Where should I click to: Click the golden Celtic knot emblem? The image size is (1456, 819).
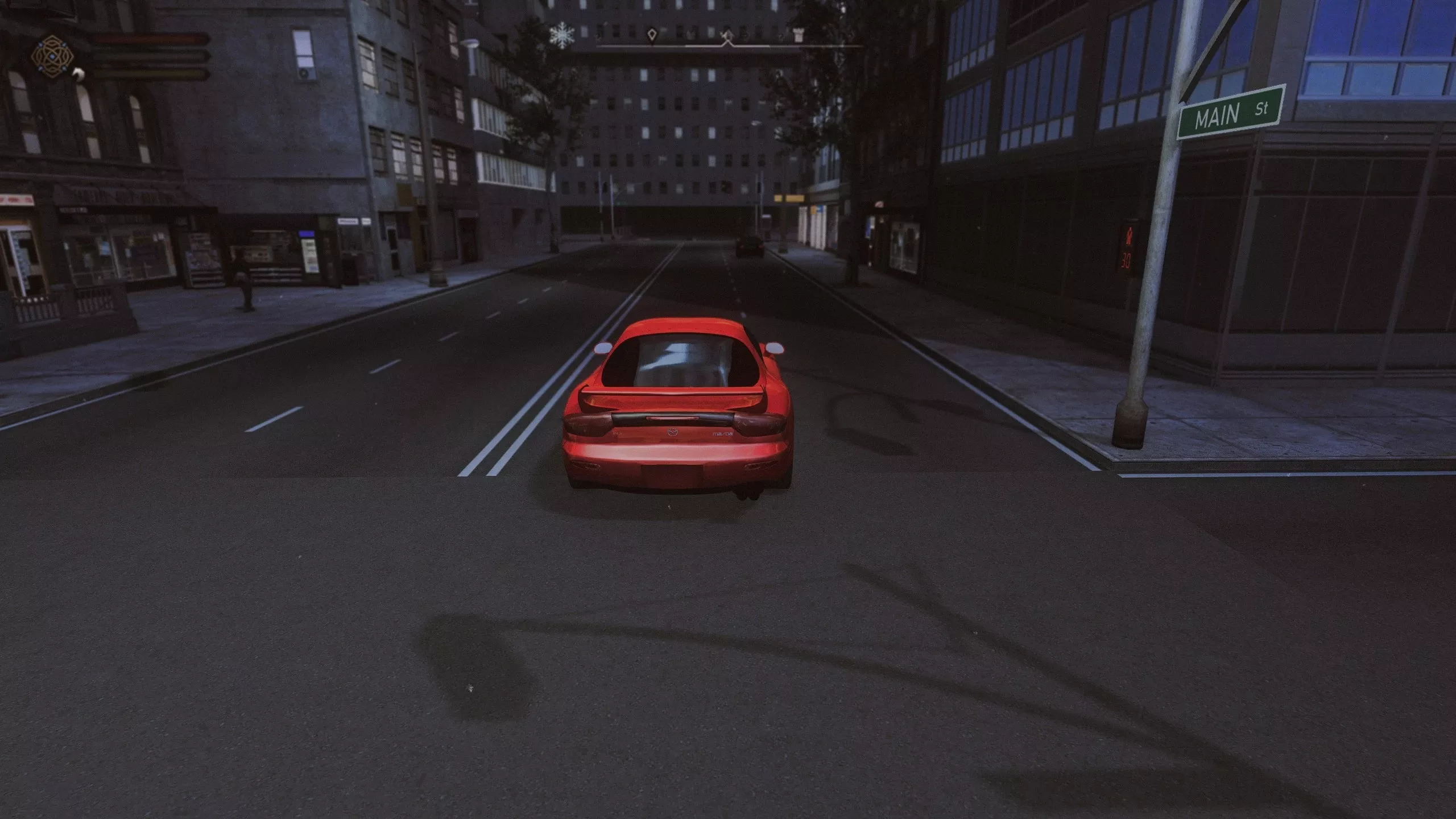(x=52, y=56)
